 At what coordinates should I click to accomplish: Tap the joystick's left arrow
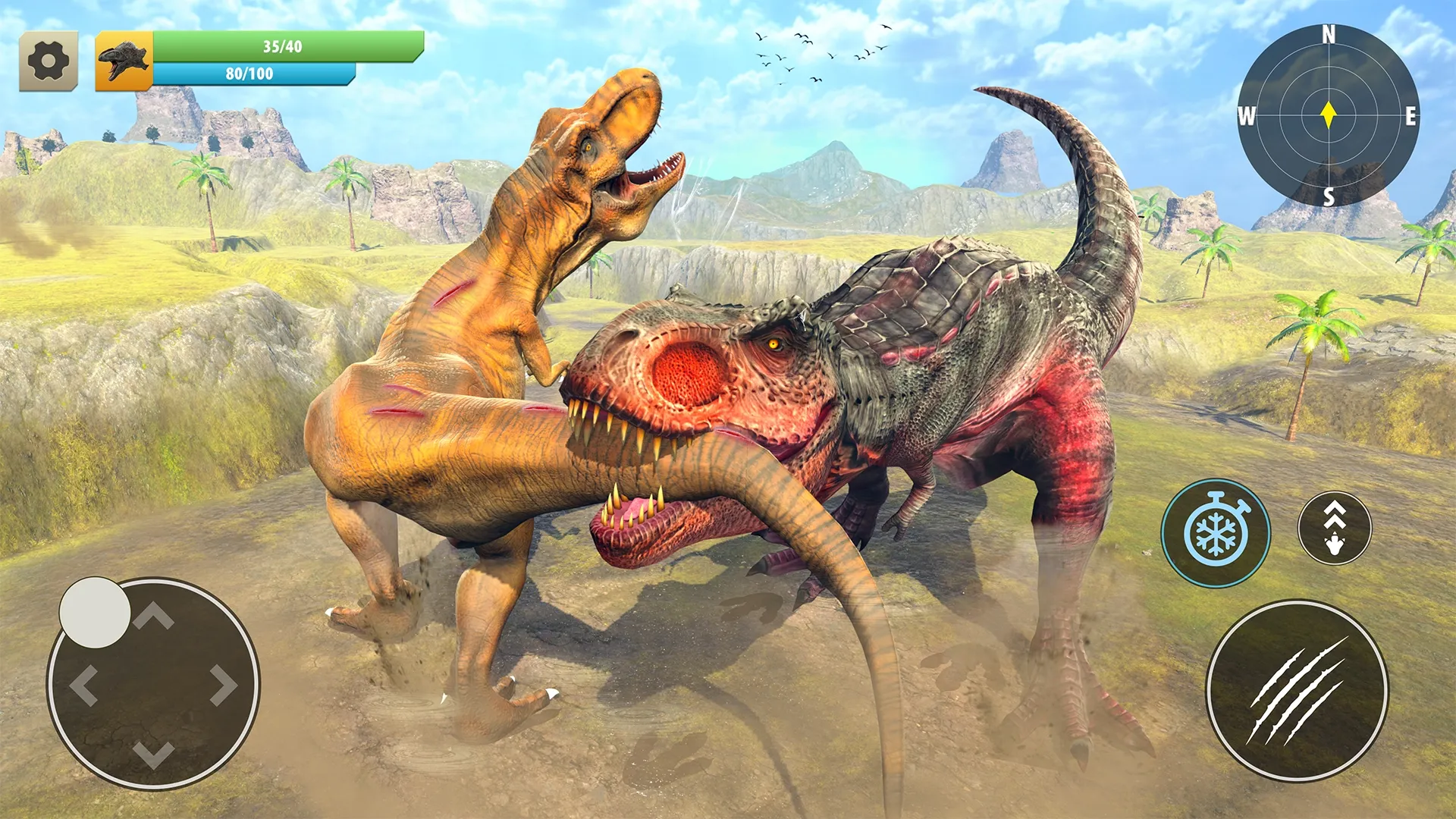pos(83,686)
